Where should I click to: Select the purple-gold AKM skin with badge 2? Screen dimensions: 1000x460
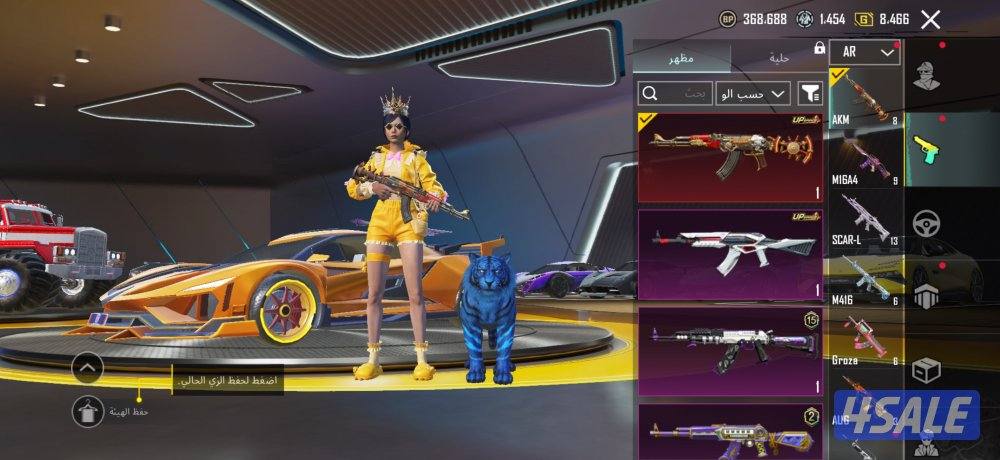(x=730, y=432)
